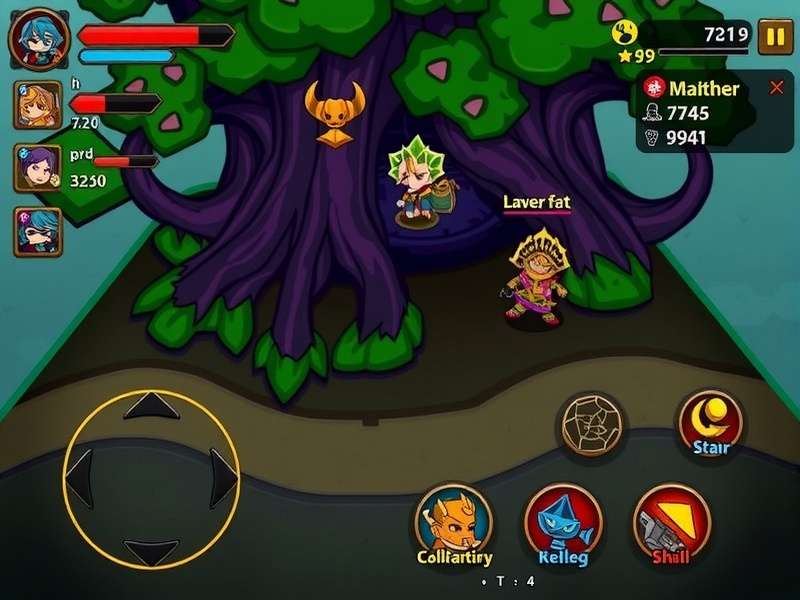
Task: Activate the Colliartiry orange dragon skill
Action: click(x=454, y=520)
